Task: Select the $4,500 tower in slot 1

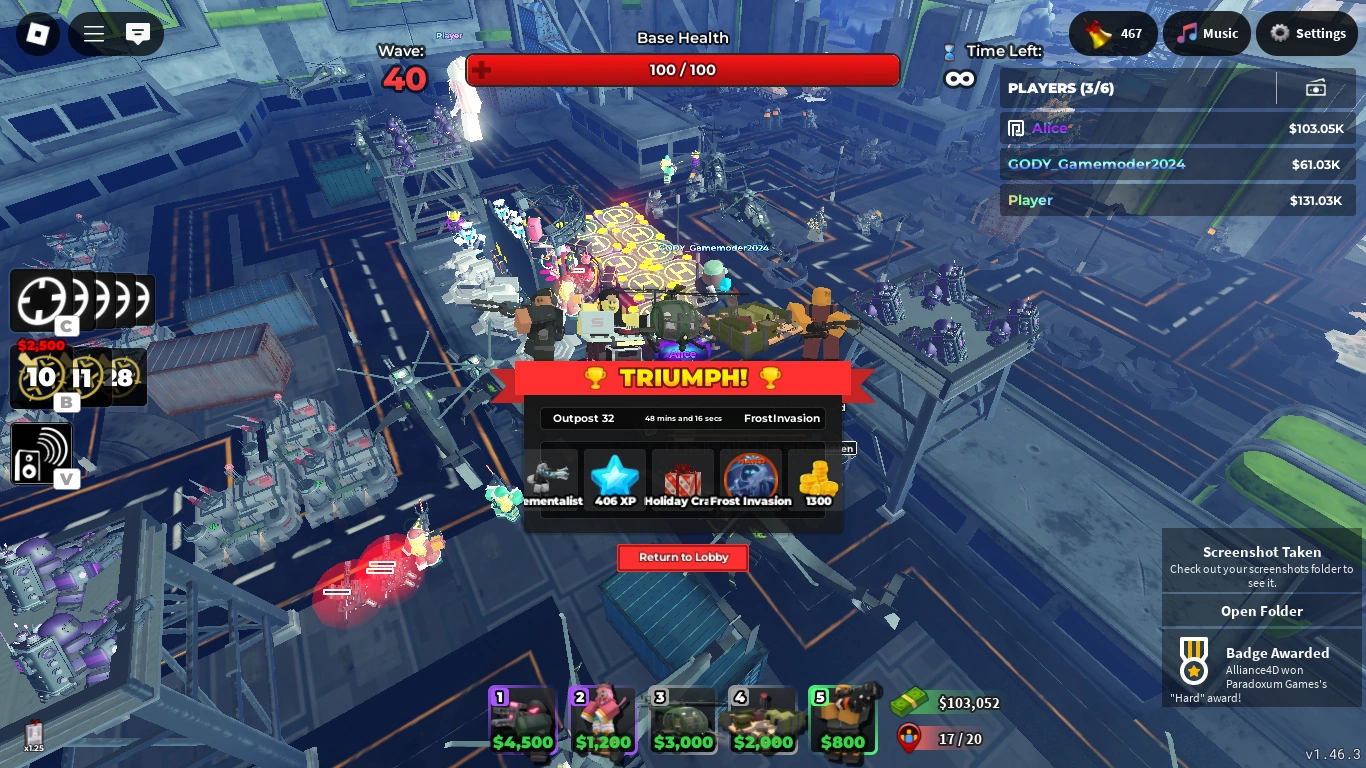Action: (x=522, y=718)
